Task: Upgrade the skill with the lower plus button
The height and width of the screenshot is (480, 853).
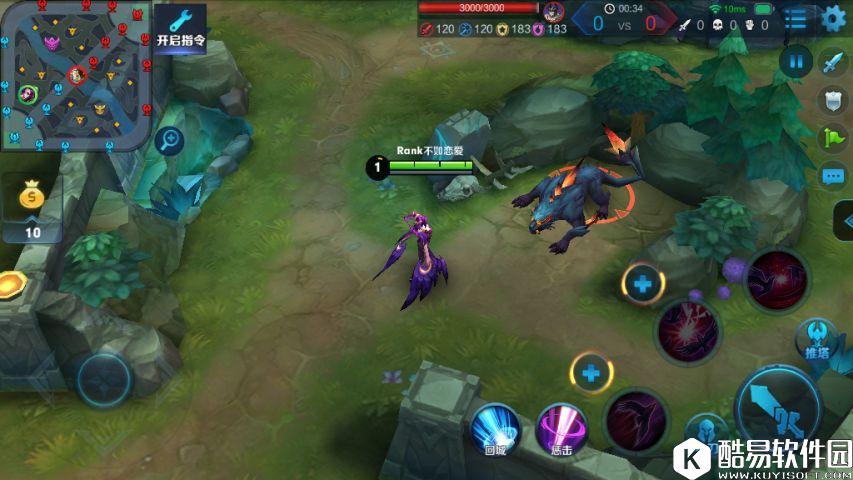Action: click(592, 374)
